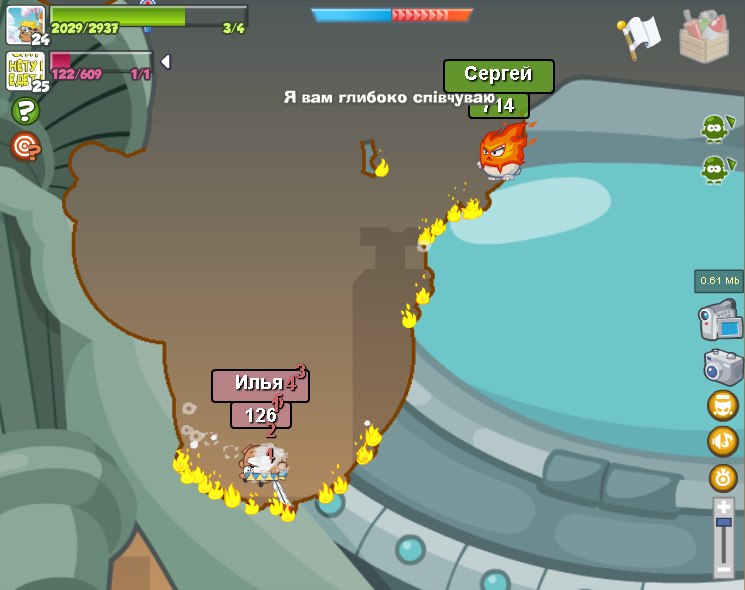The image size is (745, 590).
Task: Collapse the team bar with the white arrow
Action: coord(165,62)
